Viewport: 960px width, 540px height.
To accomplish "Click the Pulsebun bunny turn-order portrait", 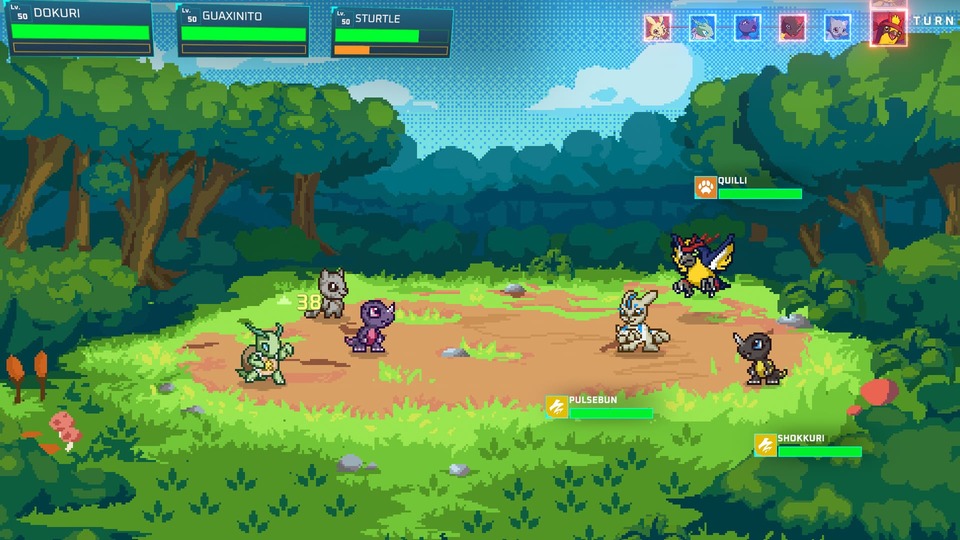I will point(657,27).
